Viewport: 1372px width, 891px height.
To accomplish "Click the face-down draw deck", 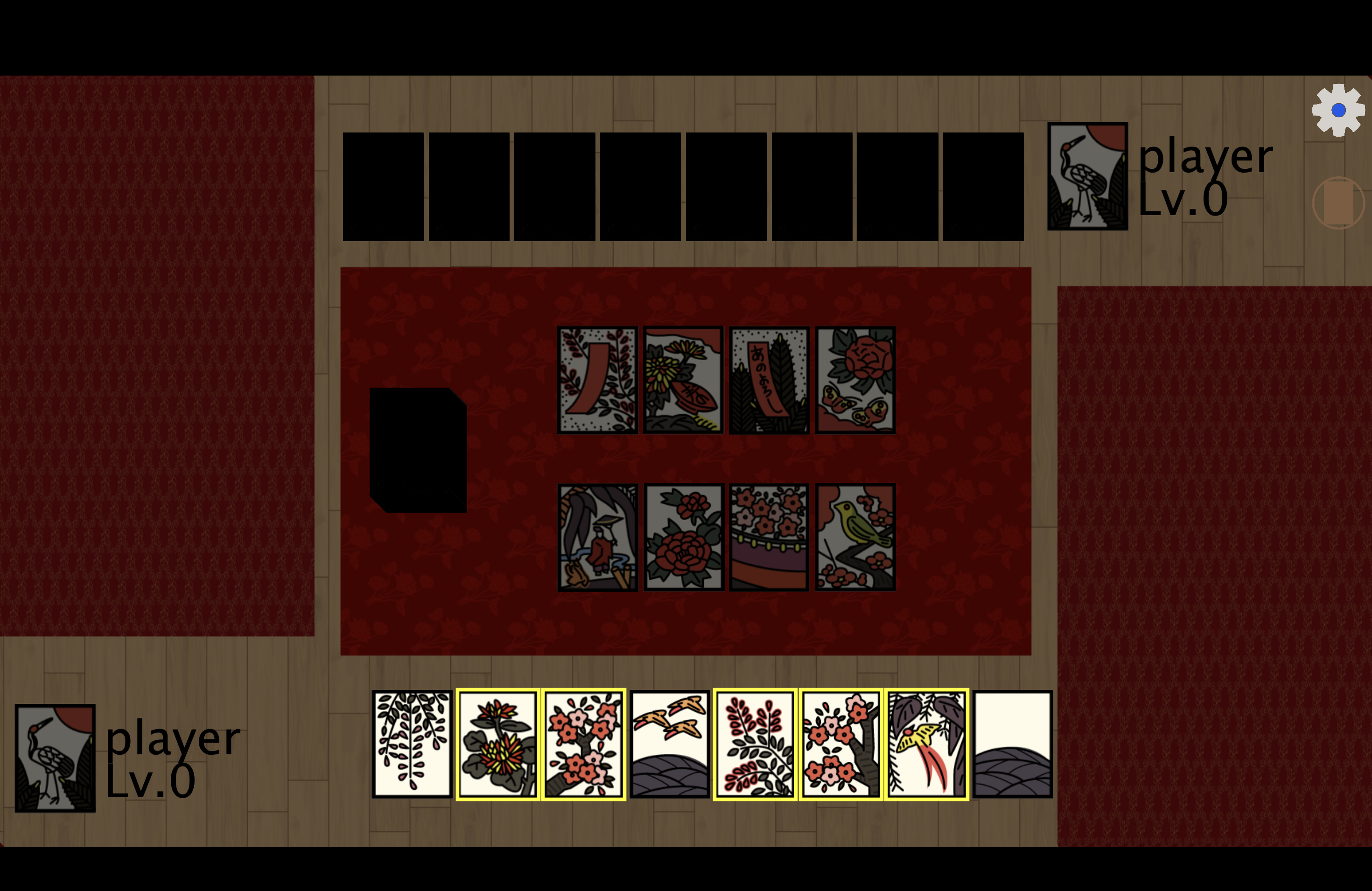I will coord(418,450).
